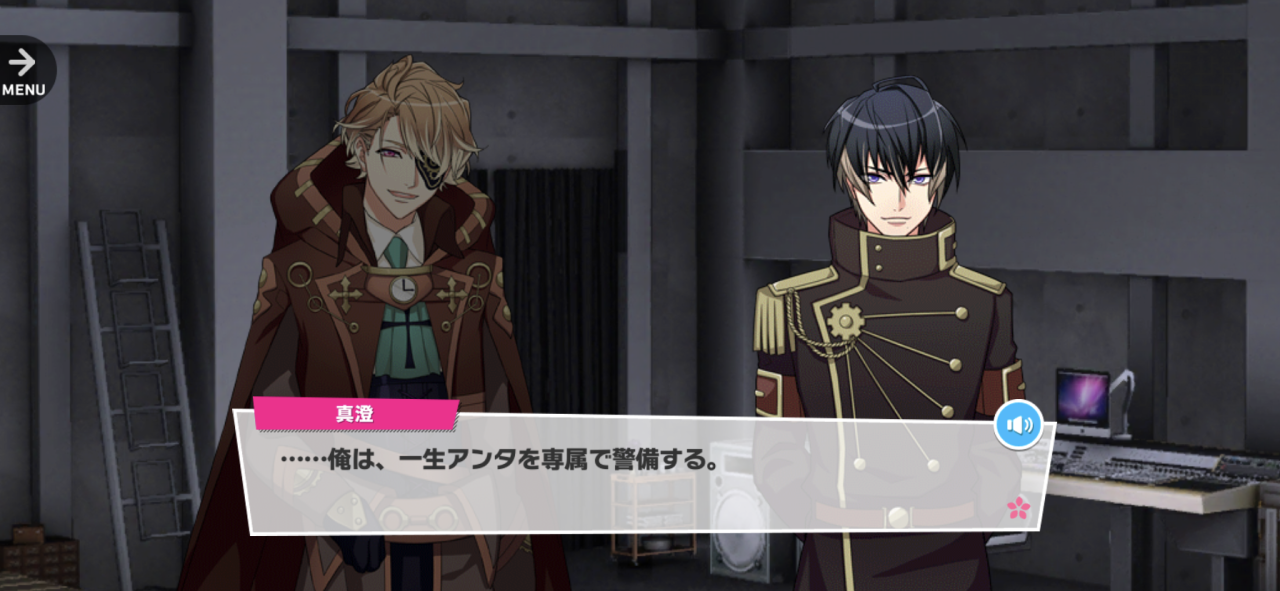The height and width of the screenshot is (591, 1280).
Task: Replay the voice line with speaker icon
Action: pos(1018,426)
